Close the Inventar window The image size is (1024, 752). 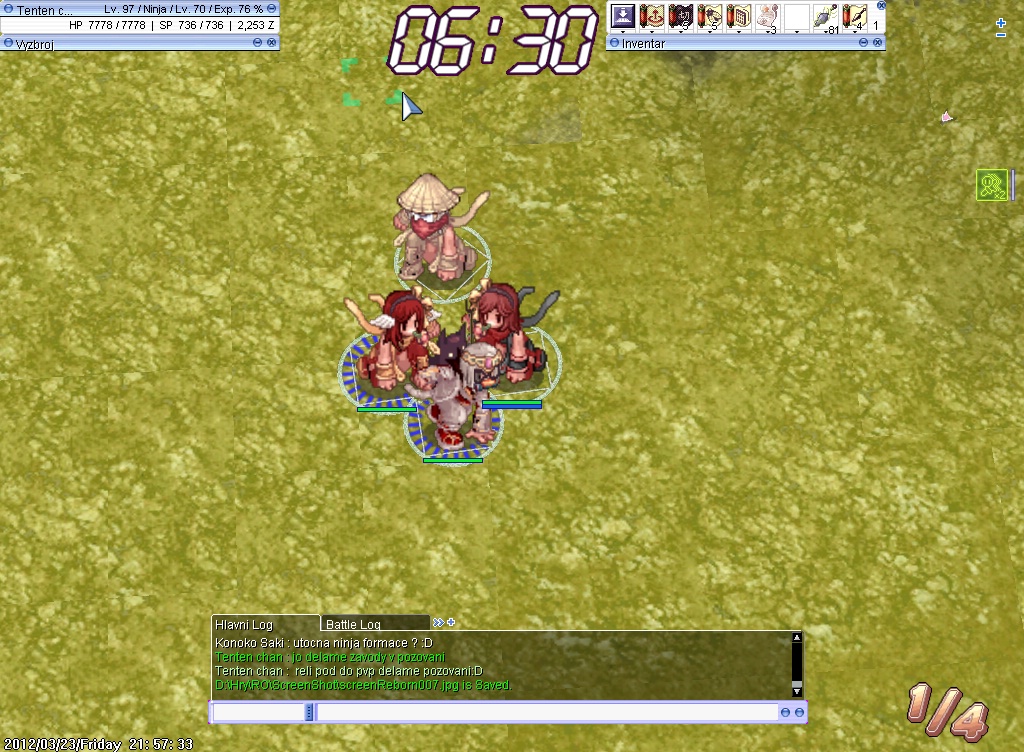click(x=878, y=43)
